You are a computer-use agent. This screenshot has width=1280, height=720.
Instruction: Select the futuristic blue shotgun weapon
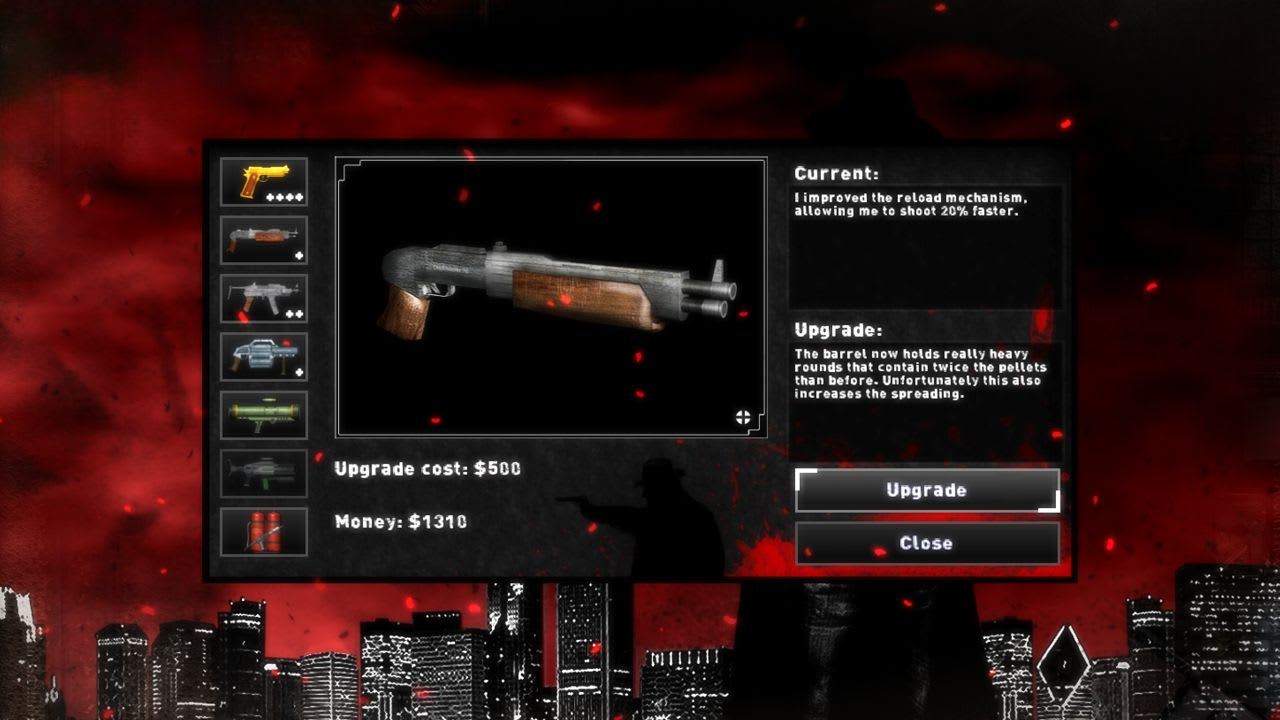264,356
